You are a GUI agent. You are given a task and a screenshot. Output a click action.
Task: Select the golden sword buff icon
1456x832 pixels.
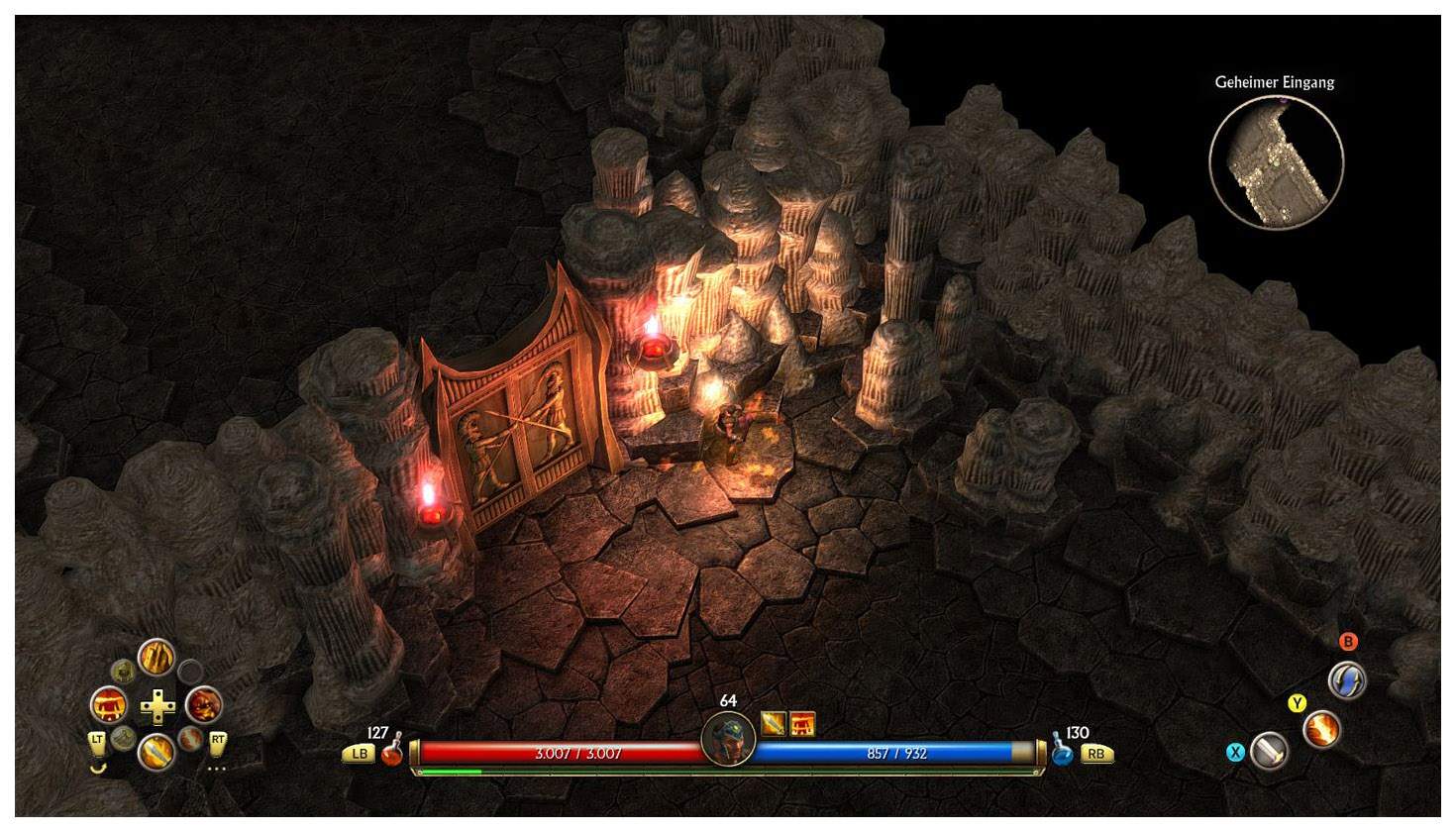(774, 724)
